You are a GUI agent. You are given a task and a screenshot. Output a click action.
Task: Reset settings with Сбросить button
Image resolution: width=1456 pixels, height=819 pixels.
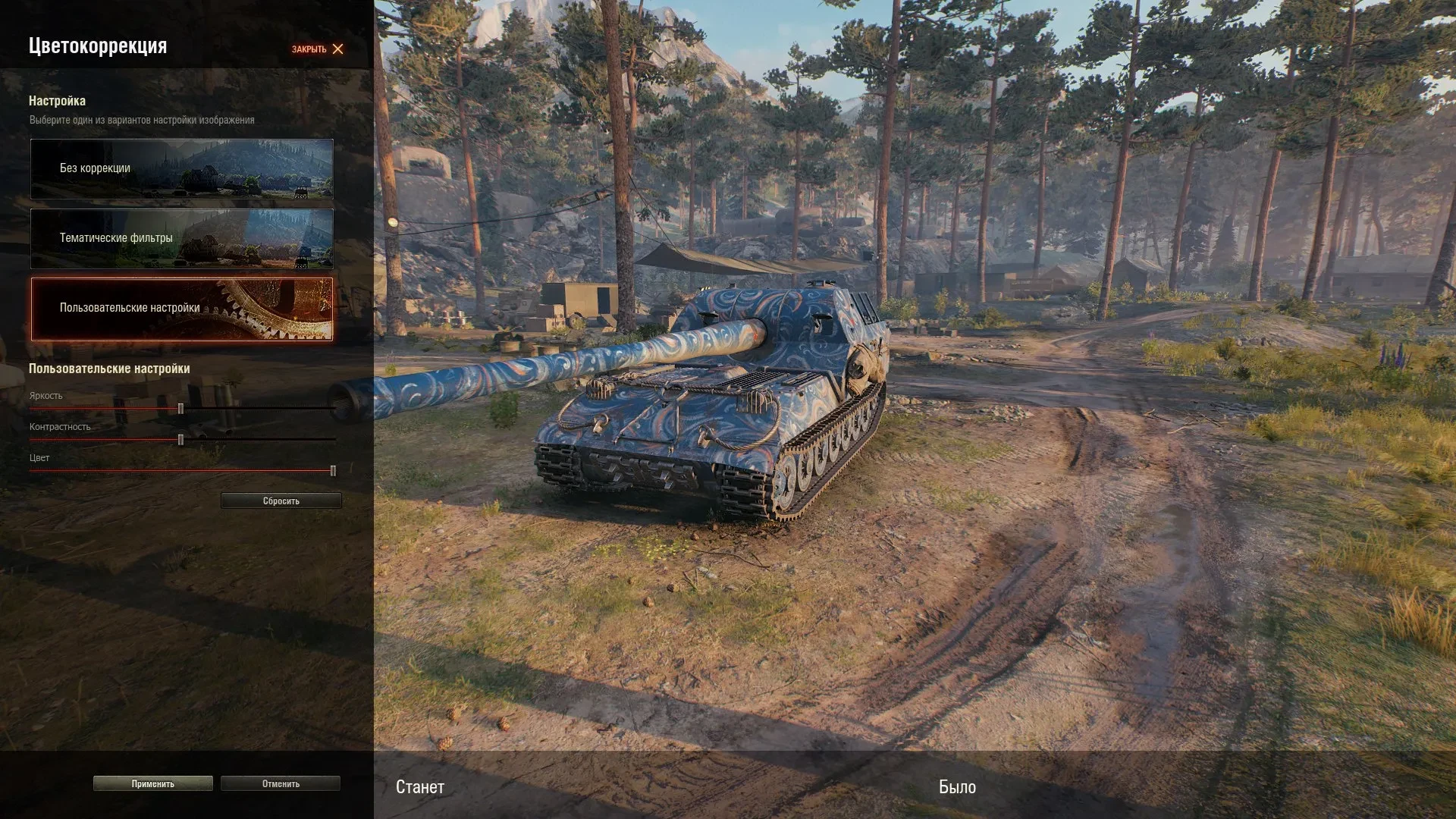point(281,501)
